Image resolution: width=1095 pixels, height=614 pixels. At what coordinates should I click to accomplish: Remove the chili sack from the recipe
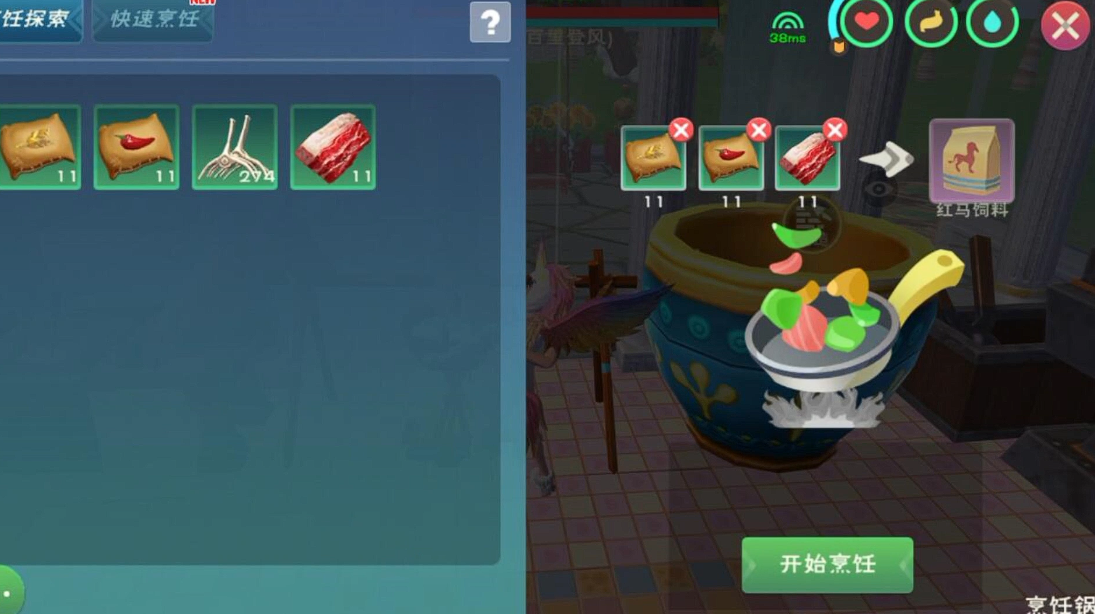(x=758, y=130)
